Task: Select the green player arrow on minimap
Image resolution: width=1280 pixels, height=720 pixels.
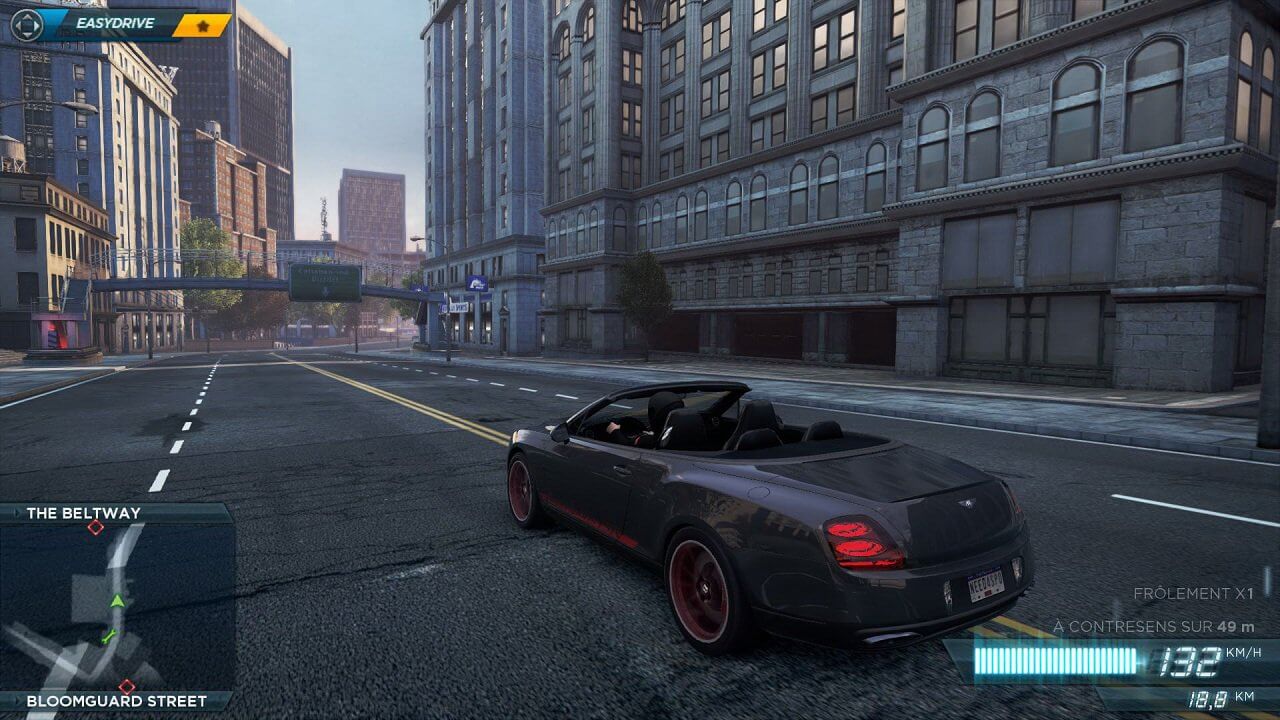Action: pos(118,600)
